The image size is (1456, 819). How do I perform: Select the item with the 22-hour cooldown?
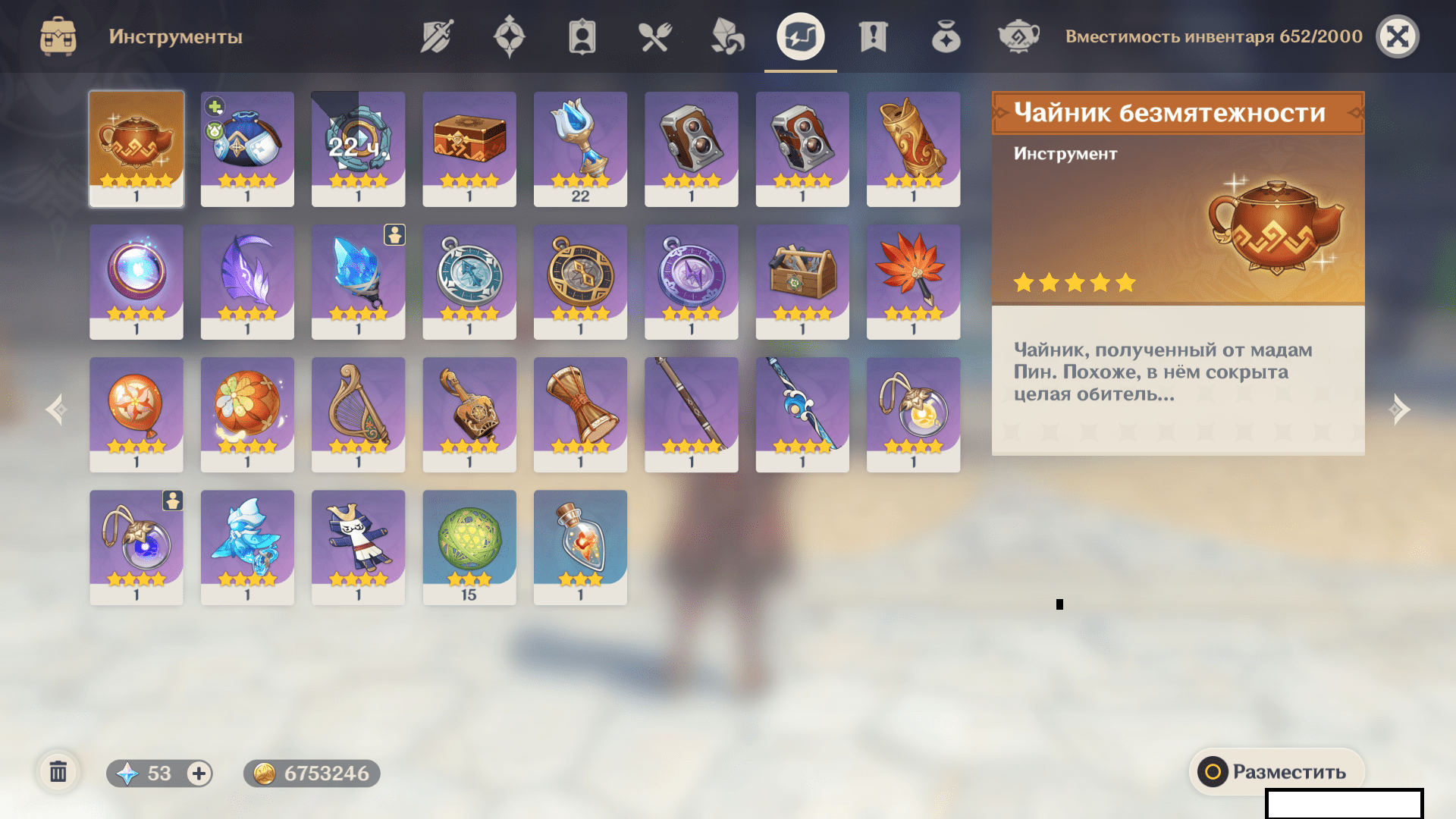point(358,149)
